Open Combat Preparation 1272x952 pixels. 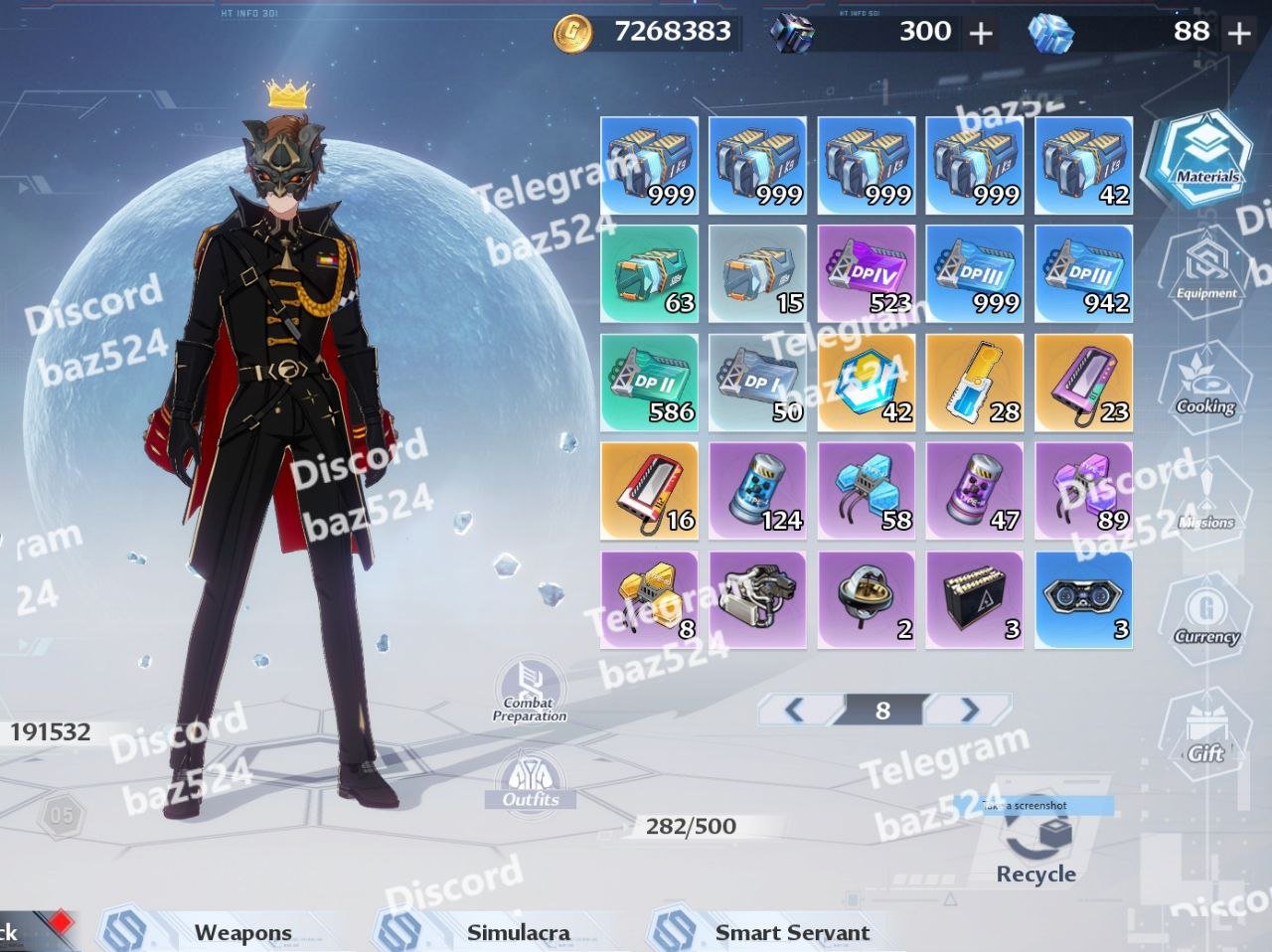click(x=530, y=690)
